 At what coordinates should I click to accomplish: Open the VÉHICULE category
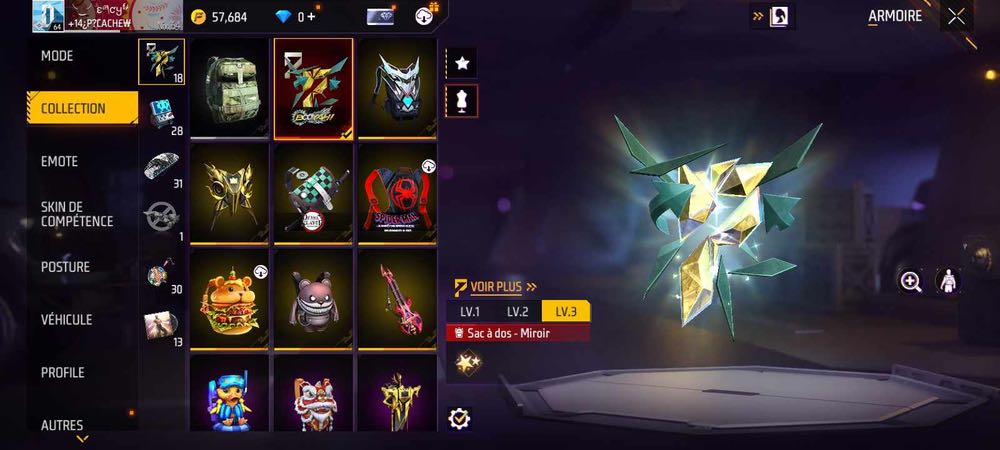pyautogui.click(x=66, y=320)
